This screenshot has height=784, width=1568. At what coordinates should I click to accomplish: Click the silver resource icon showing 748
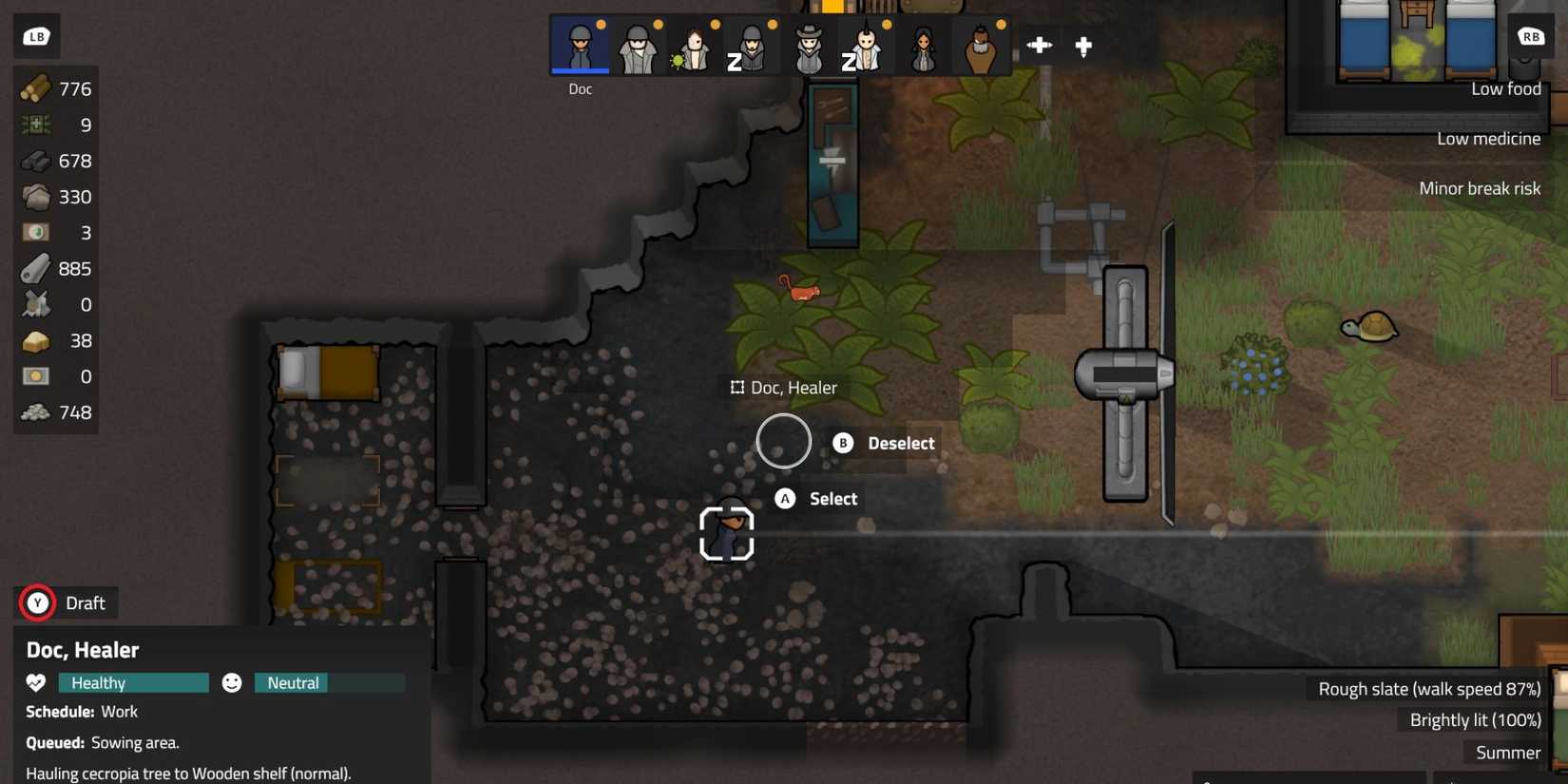[35, 411]
